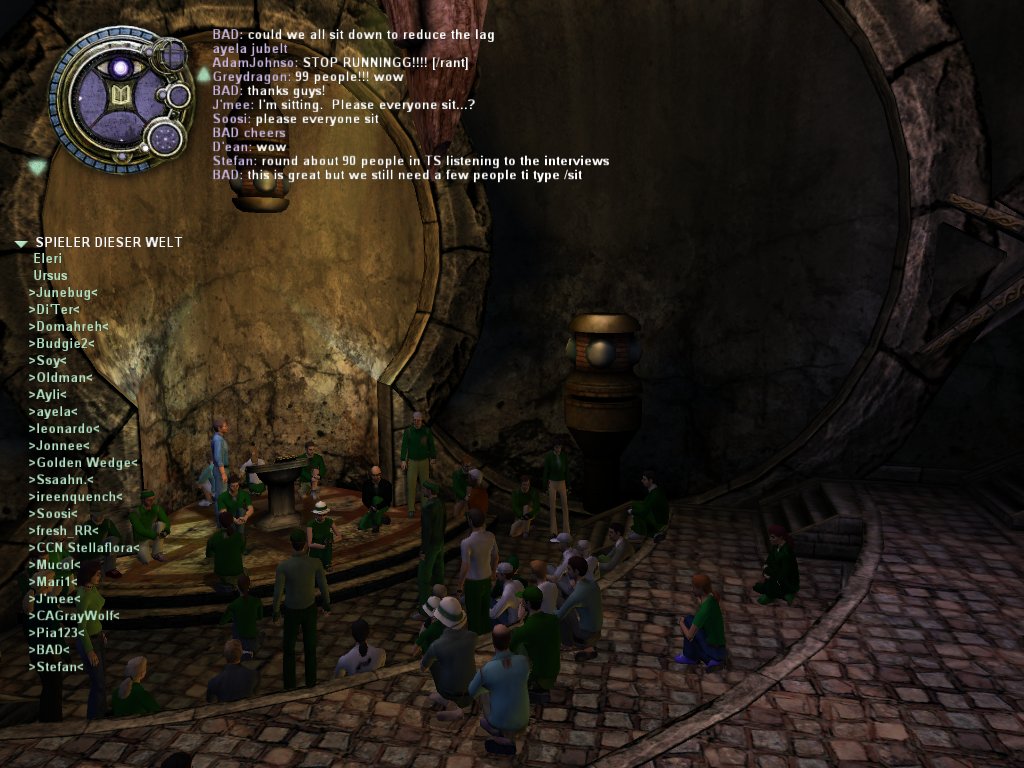The image size is (1024, 768).
Task: Choose Stefan at the list bottom
Action: click(x=57, y=666)
